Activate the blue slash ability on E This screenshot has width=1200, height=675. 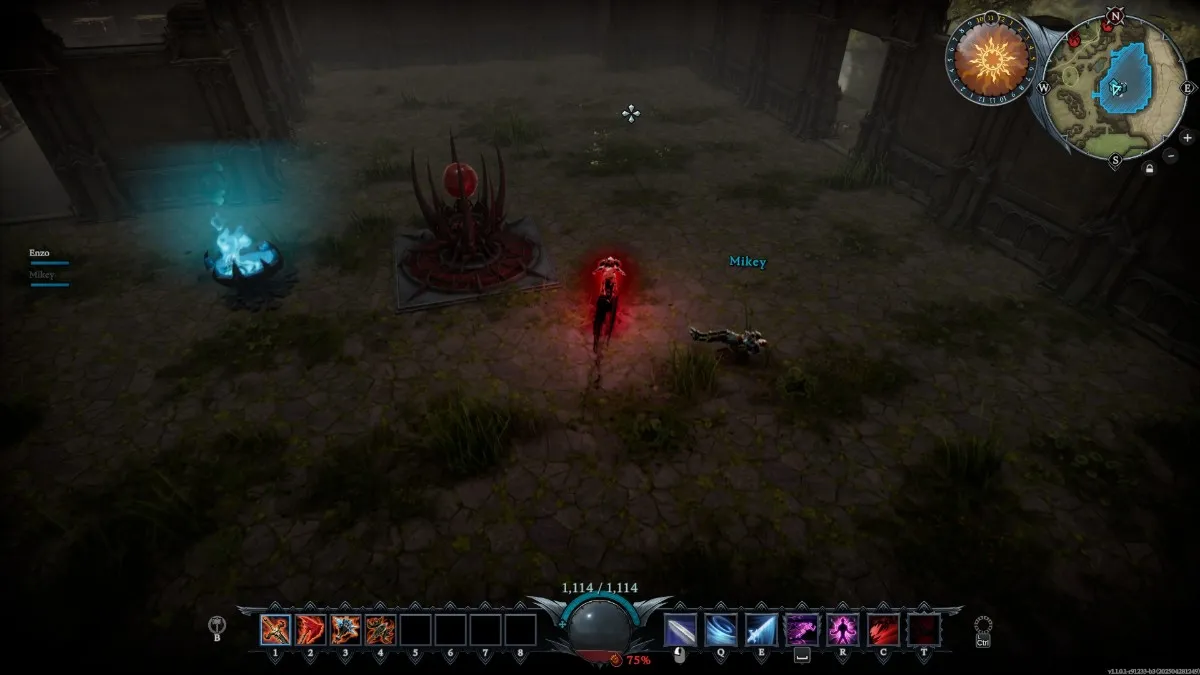click(761, 629)
